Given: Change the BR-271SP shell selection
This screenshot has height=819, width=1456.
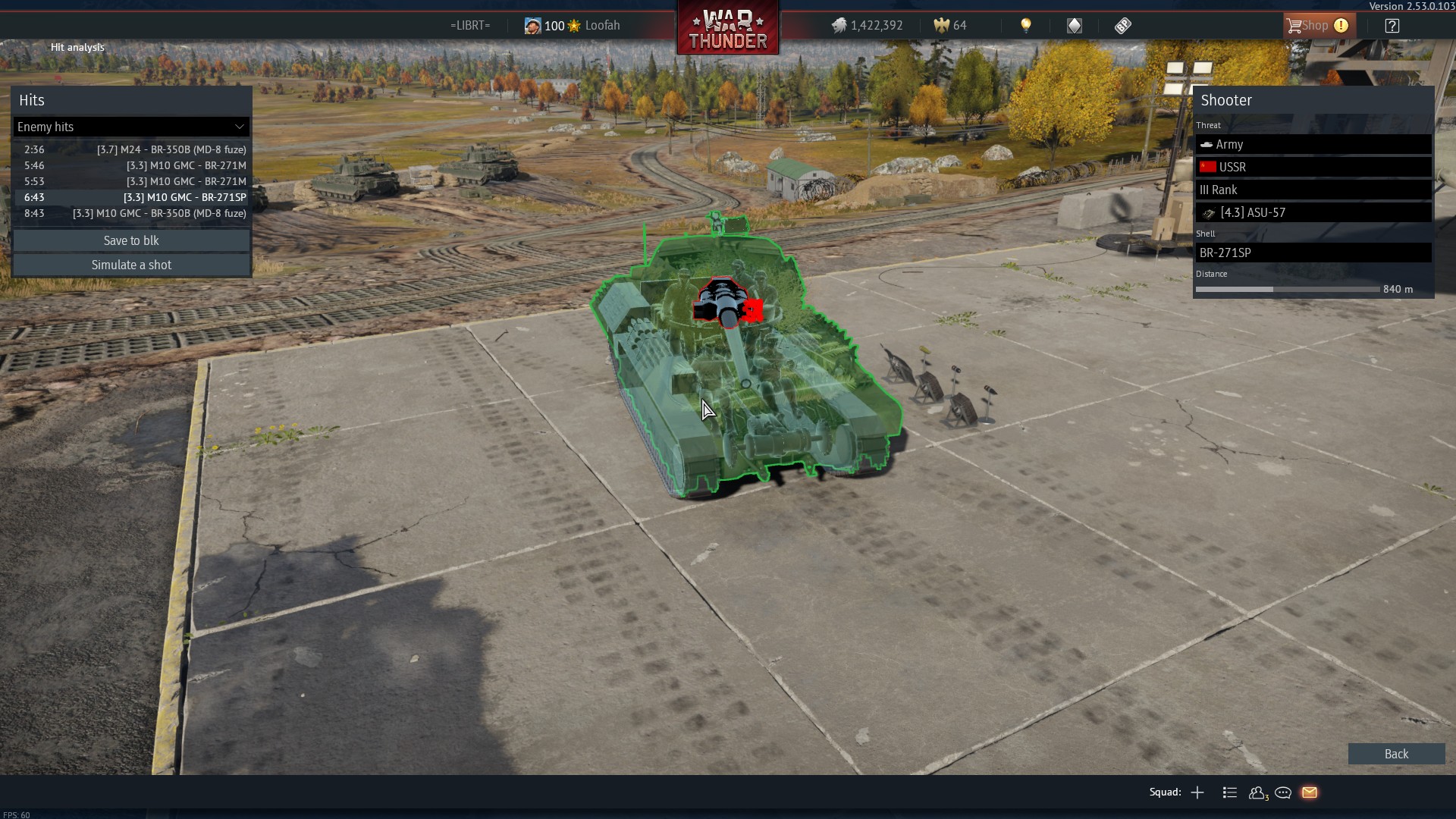Looking at the screenshot, I should pyautogui.click(x=1313, y=253).
